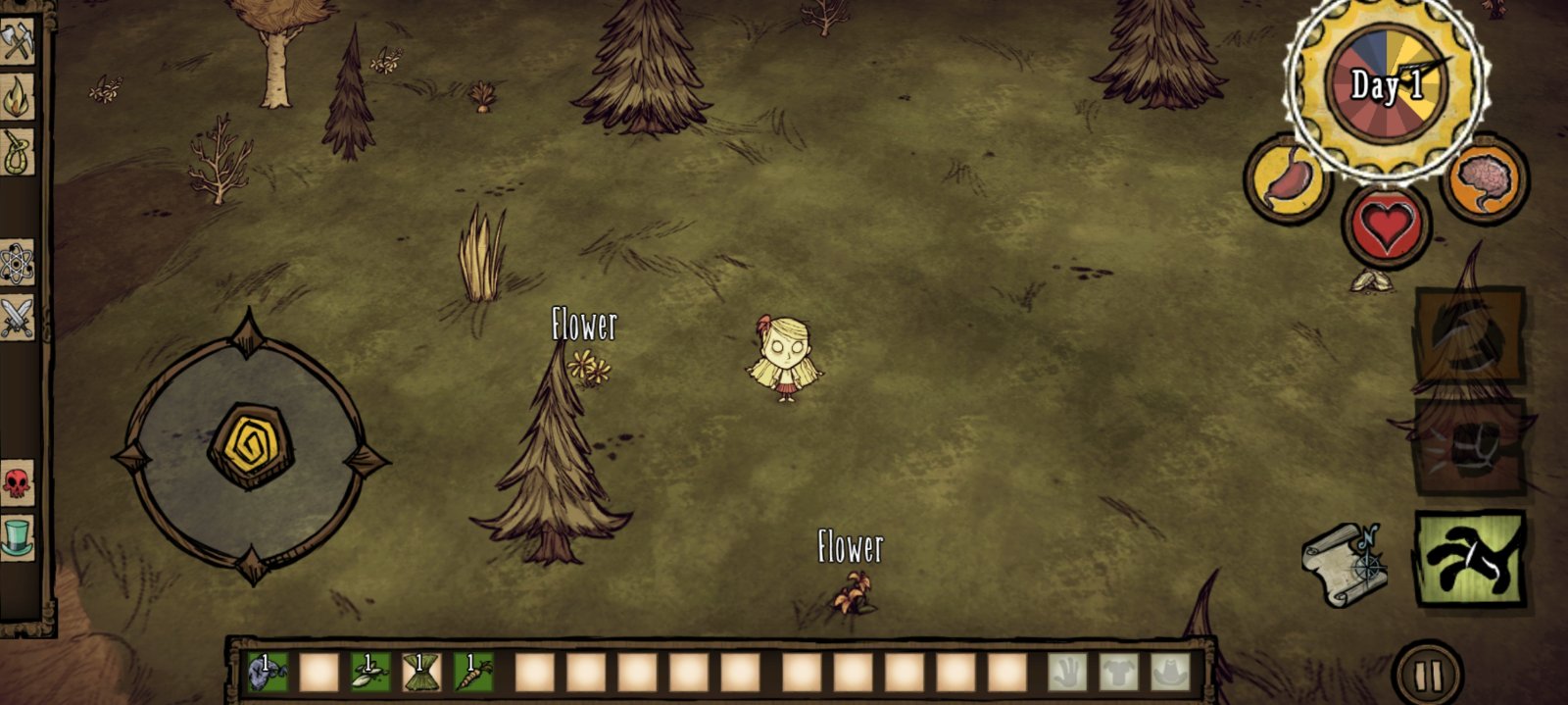The height and width of the screenshot is (705, 1568).
Task: Tap the yellow spiral joystick center
Action: (251, 446)
